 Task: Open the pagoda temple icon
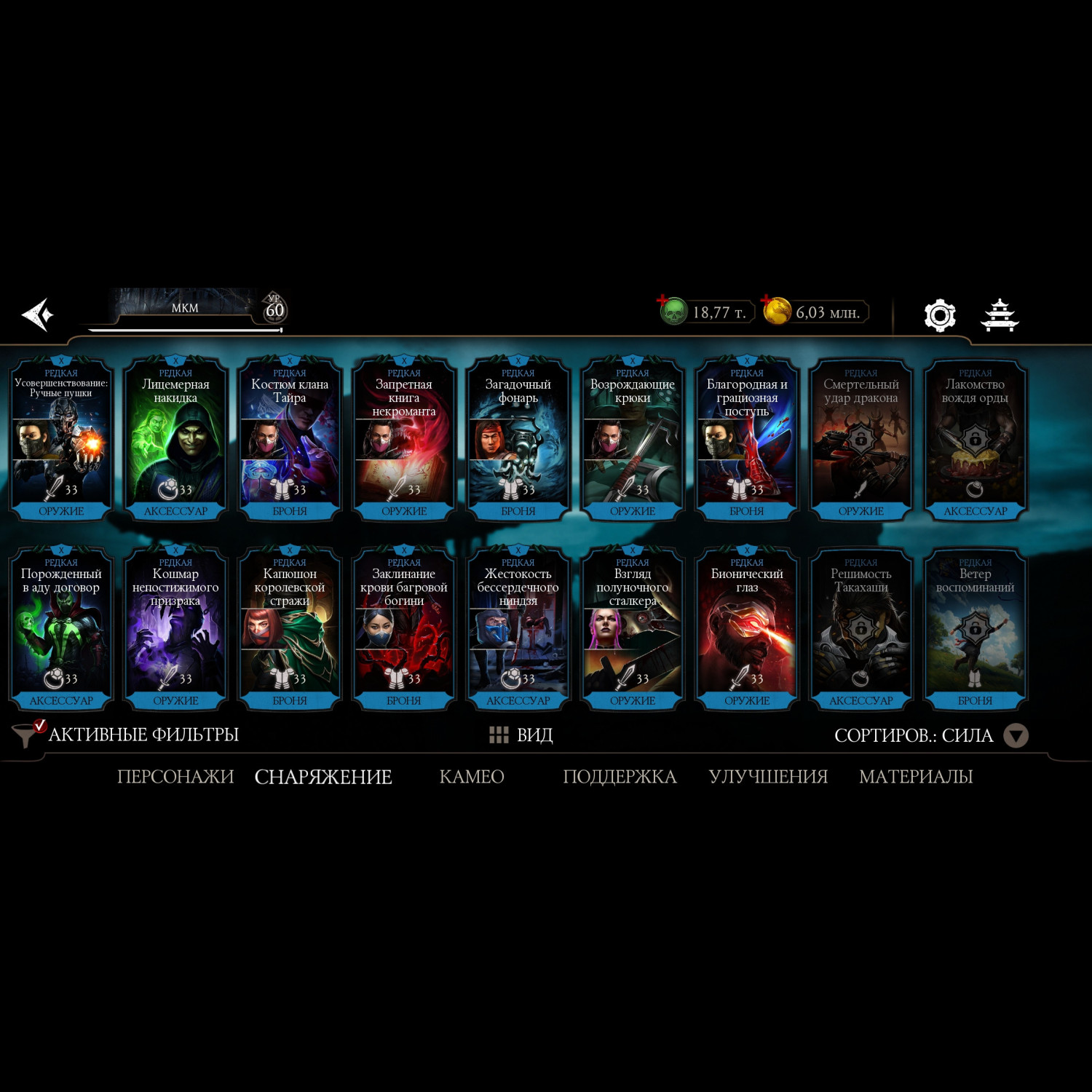coord(1000,315)
